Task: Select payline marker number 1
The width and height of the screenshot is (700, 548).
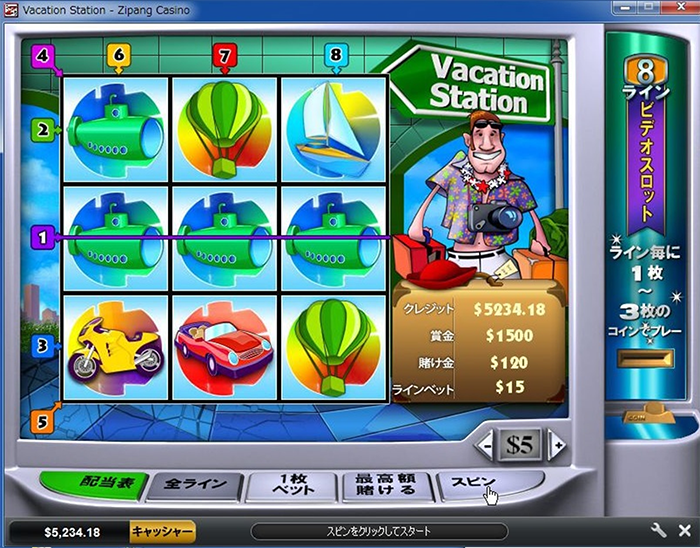Action: click(42, 238)
